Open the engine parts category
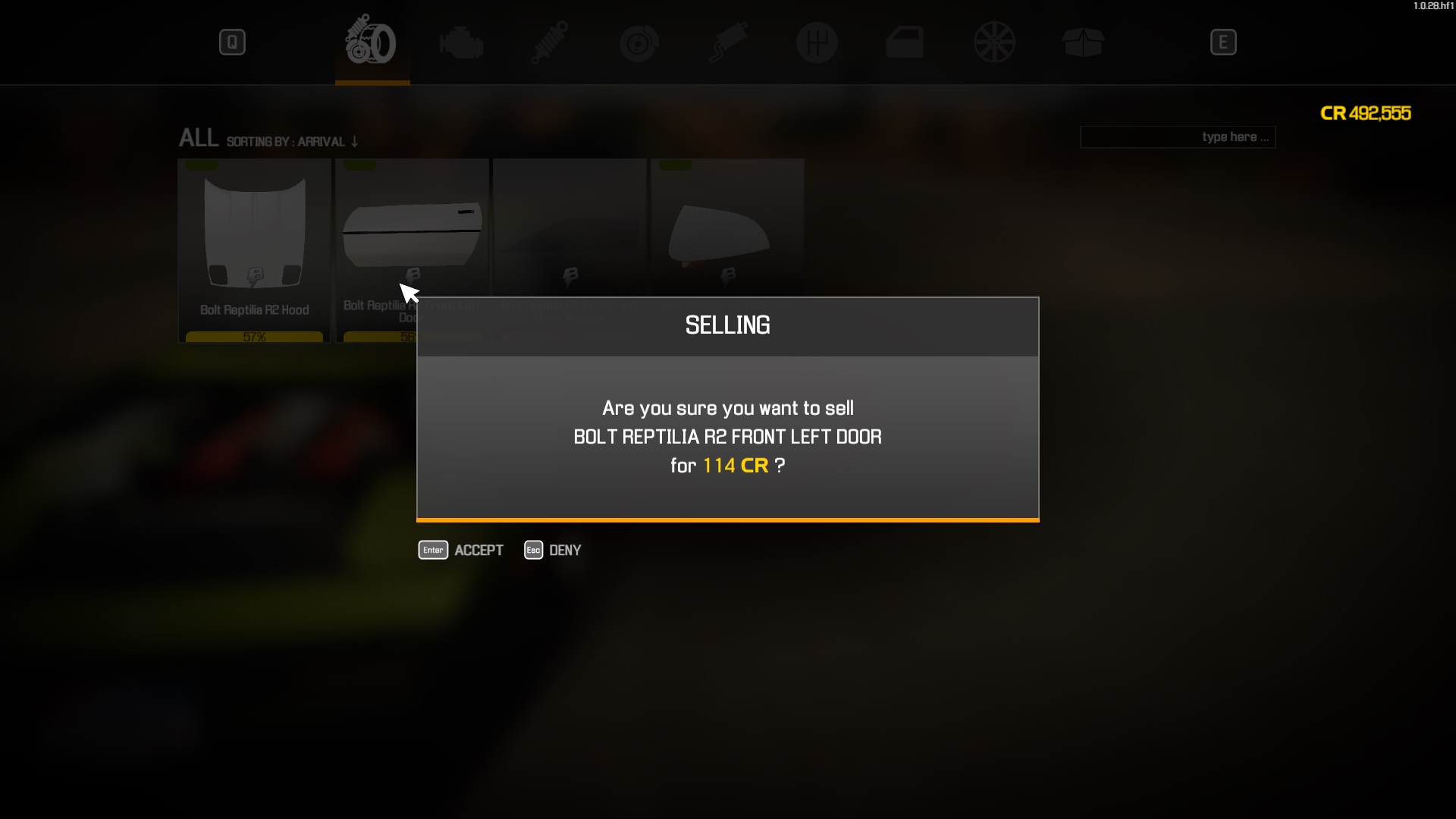Viewport: 1456px width, 819px height. click(461, 42)
